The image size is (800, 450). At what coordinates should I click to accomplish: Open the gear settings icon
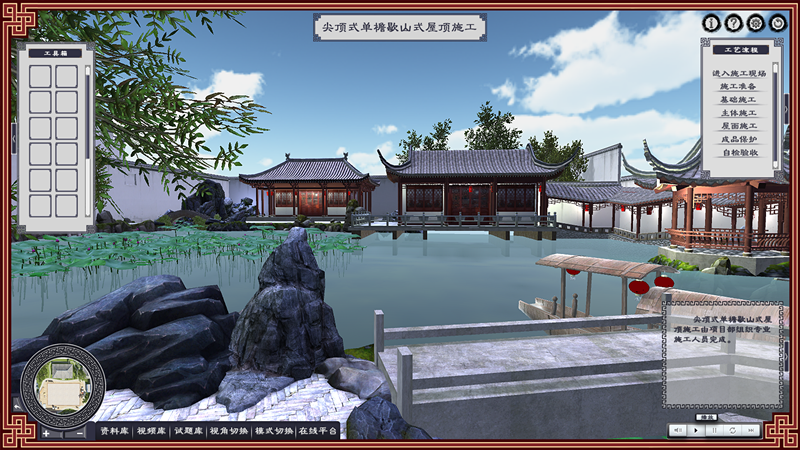click(x=756, y=22)
